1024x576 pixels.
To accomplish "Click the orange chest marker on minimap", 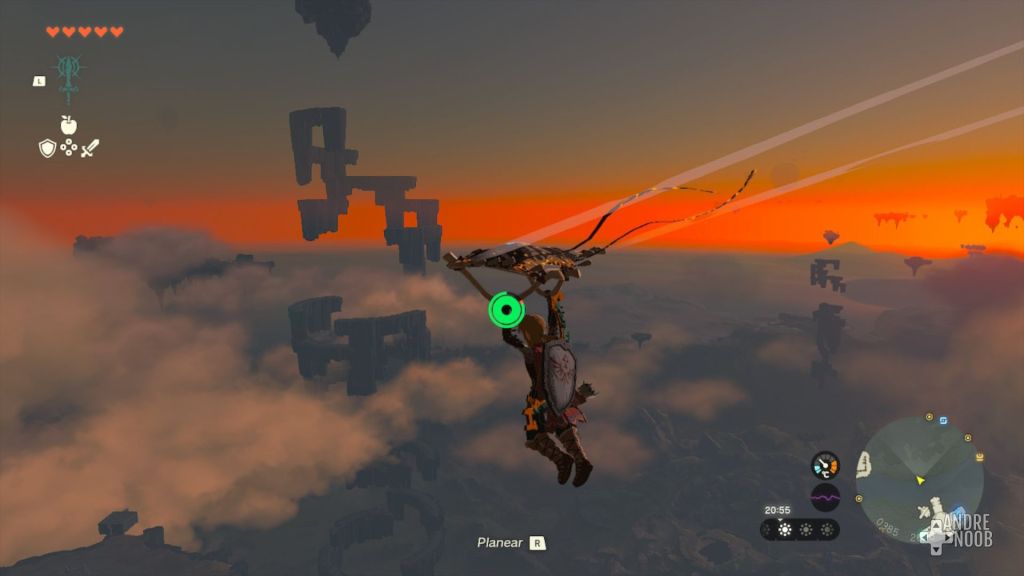I will [979, 457].
